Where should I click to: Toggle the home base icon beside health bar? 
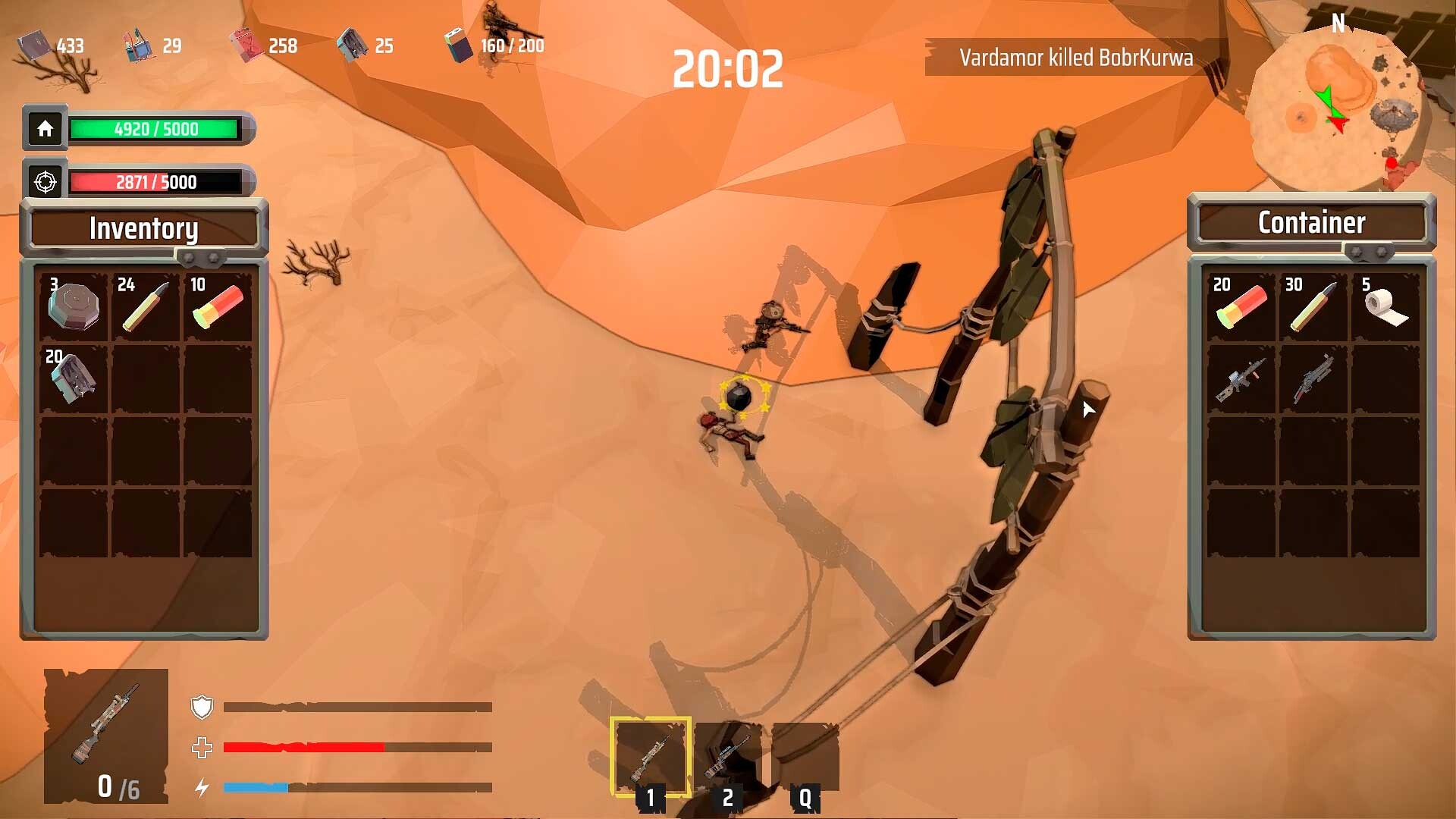tap(45, 129)
